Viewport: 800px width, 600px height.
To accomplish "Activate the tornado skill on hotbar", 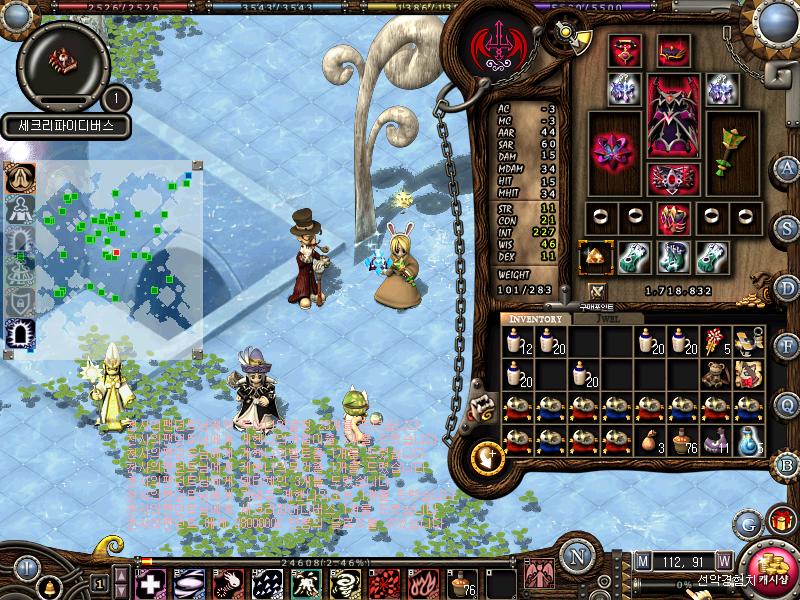I will pos(346,582).
